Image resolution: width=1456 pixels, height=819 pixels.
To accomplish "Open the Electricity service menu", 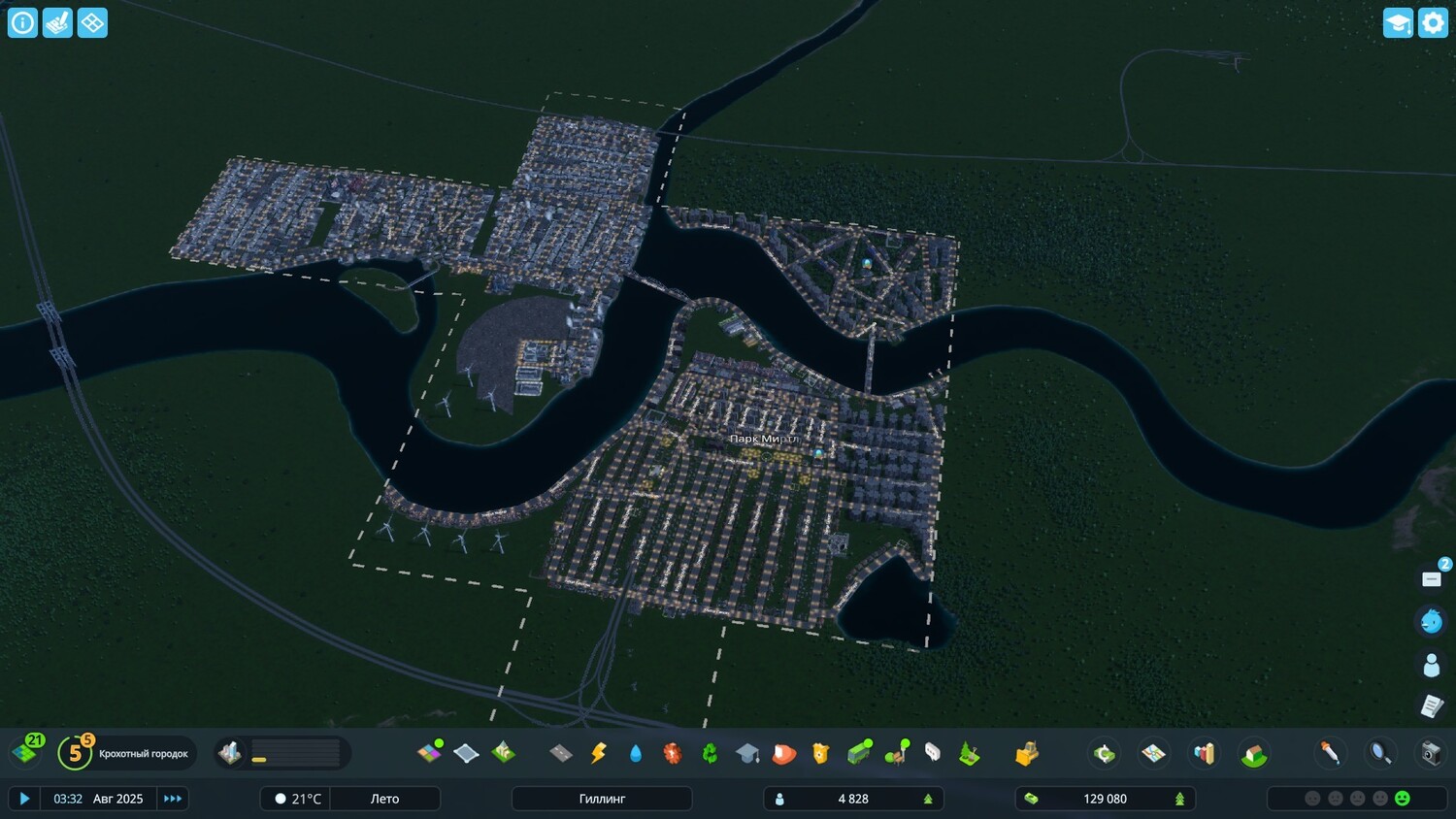I will point(599,752).
